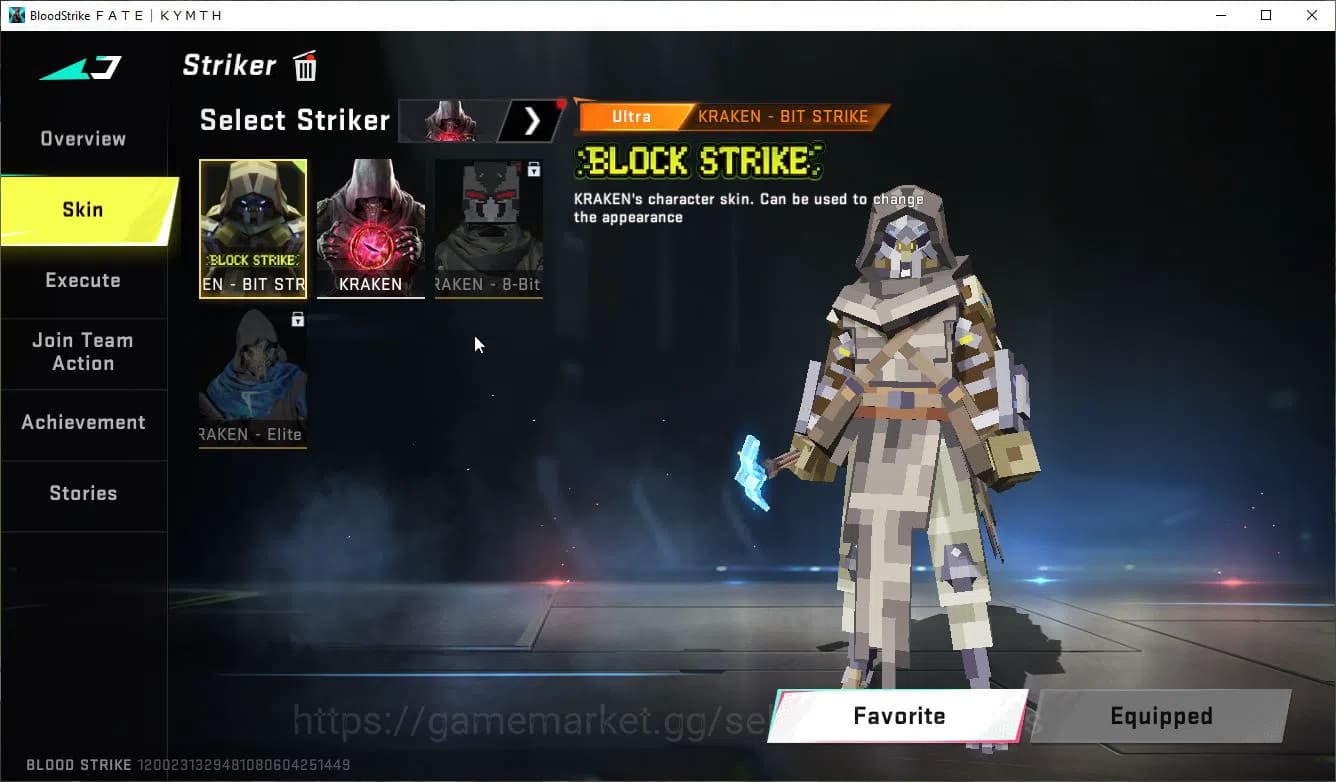Open the Stories tab
Viewport: 1336px width, 782px height.
[x=82, y=493]
